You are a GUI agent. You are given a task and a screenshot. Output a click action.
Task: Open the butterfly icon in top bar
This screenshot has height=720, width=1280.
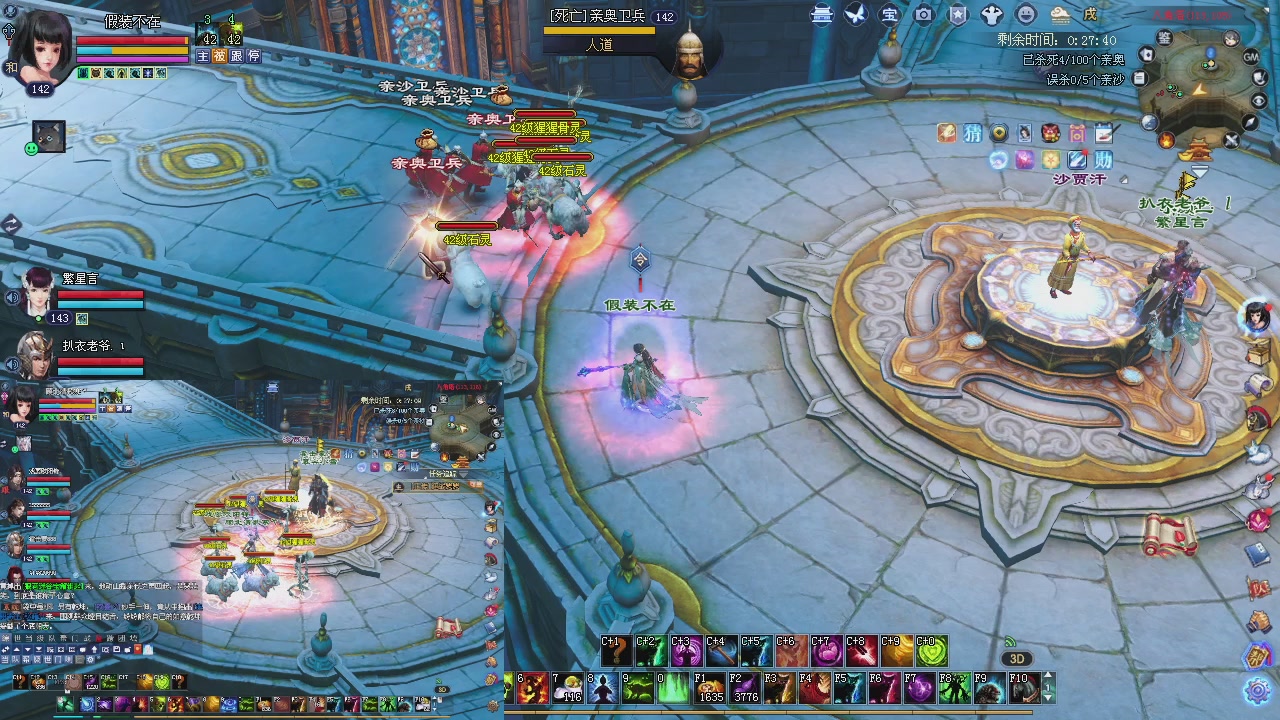click(855, 15)
